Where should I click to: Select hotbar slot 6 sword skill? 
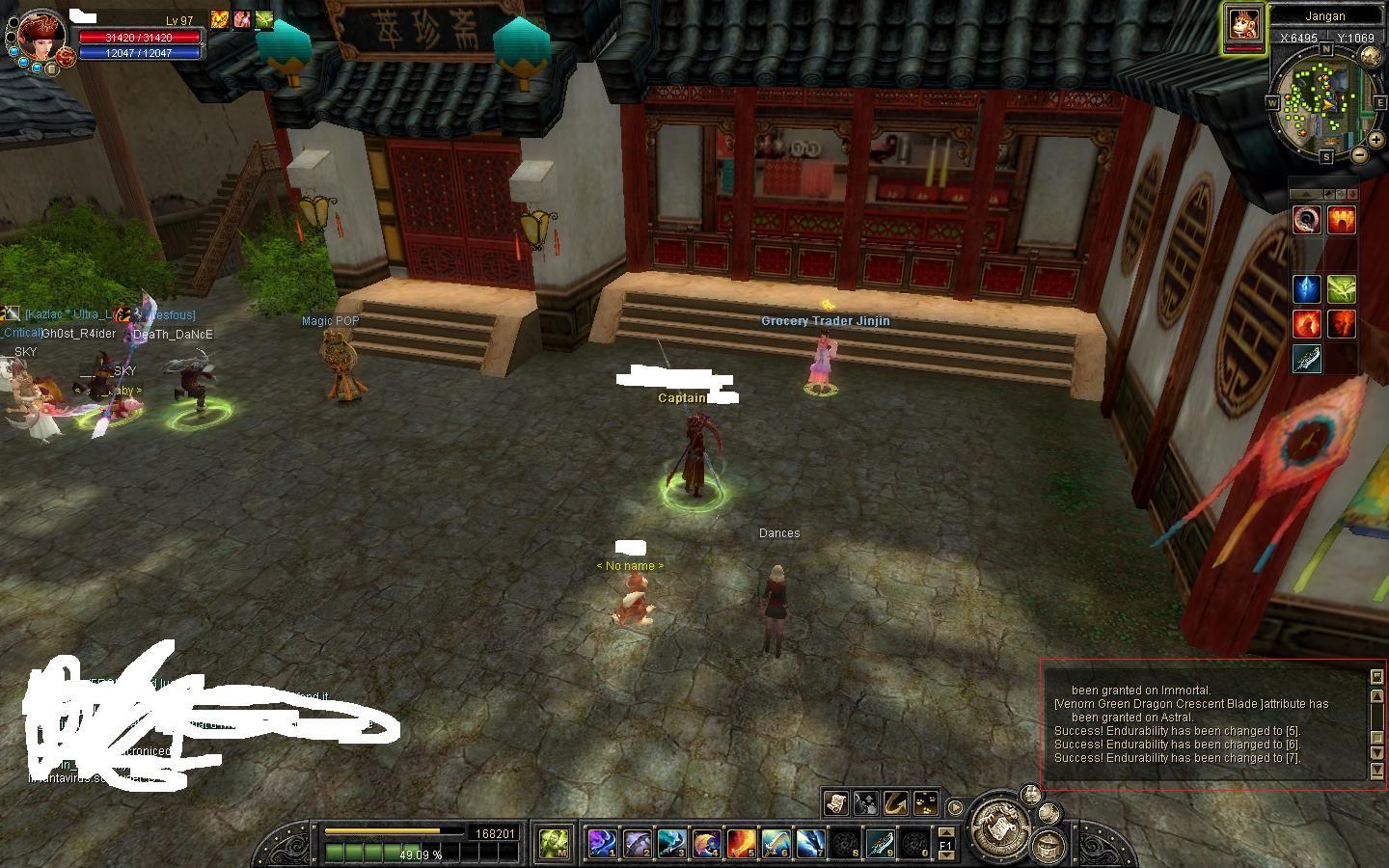tap(776, 844)
